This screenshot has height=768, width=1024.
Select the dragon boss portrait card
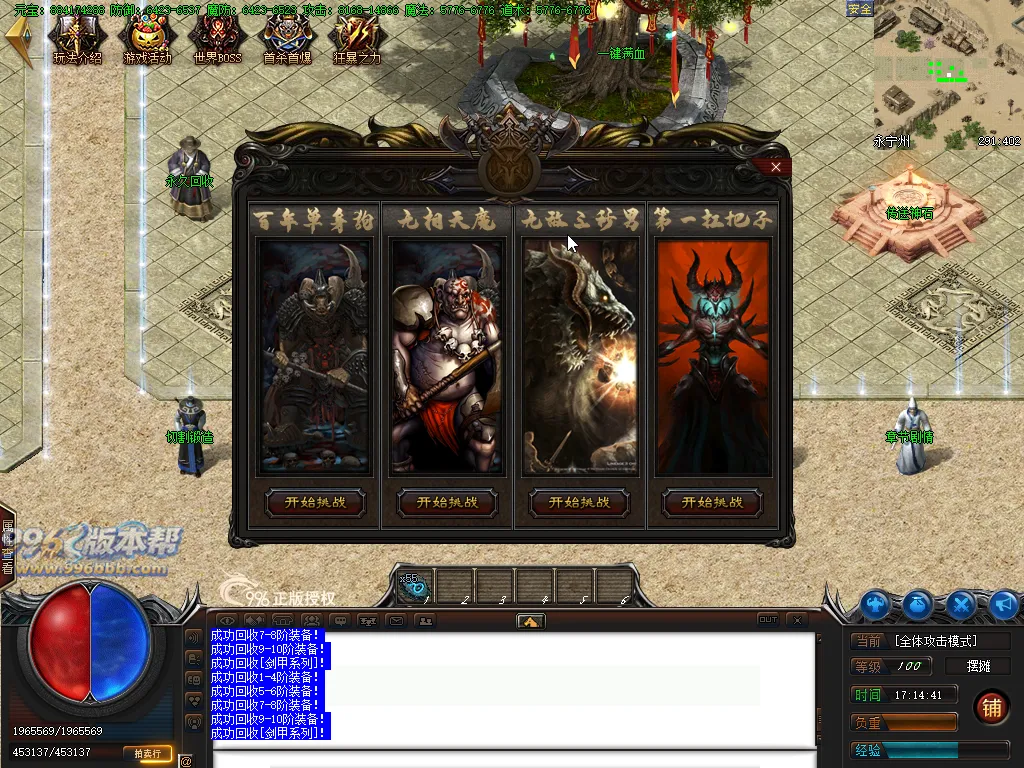(x=580, y=357)
